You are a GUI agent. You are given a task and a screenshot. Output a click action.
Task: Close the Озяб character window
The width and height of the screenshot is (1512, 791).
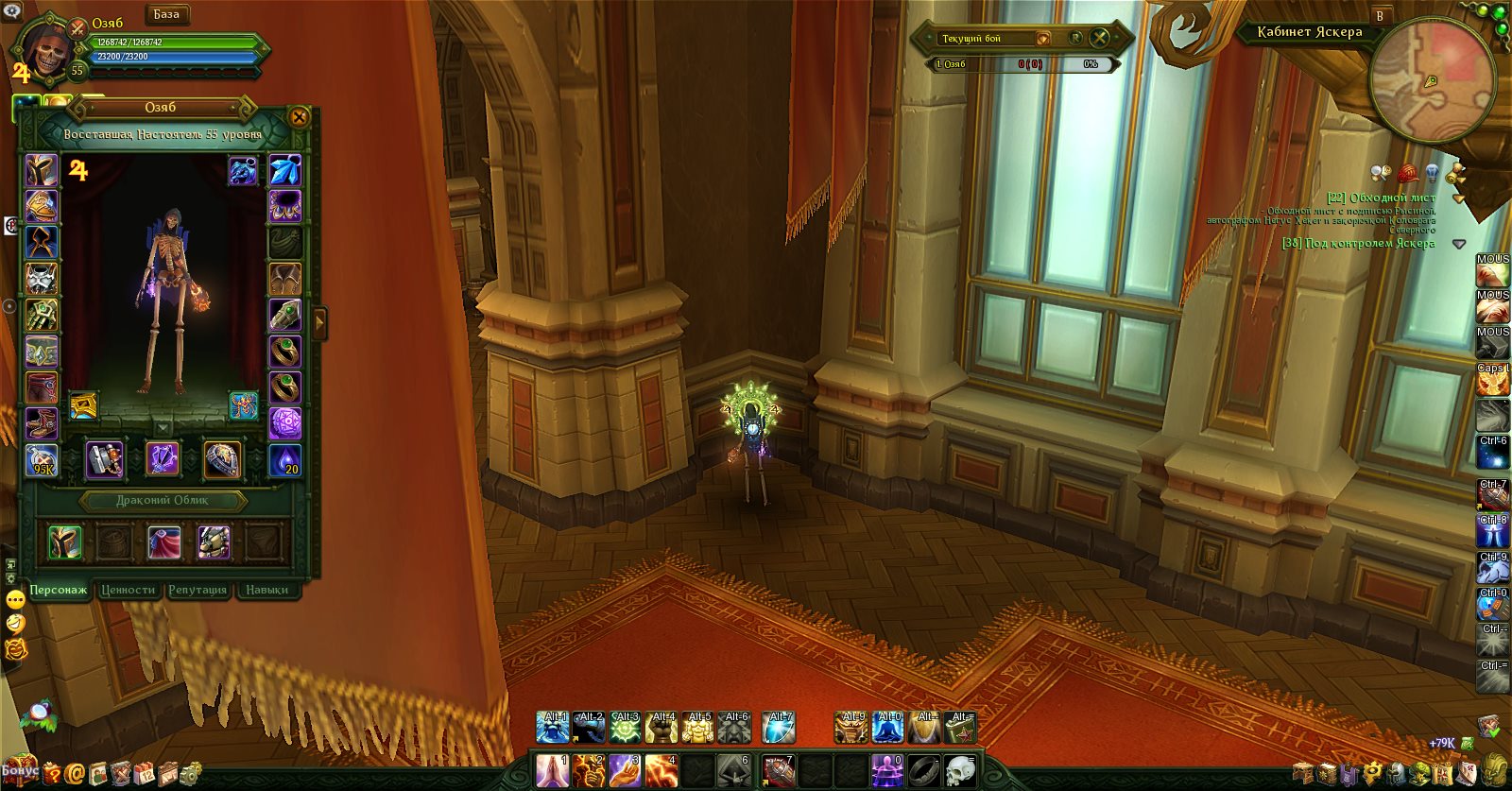tap(299, 117)
